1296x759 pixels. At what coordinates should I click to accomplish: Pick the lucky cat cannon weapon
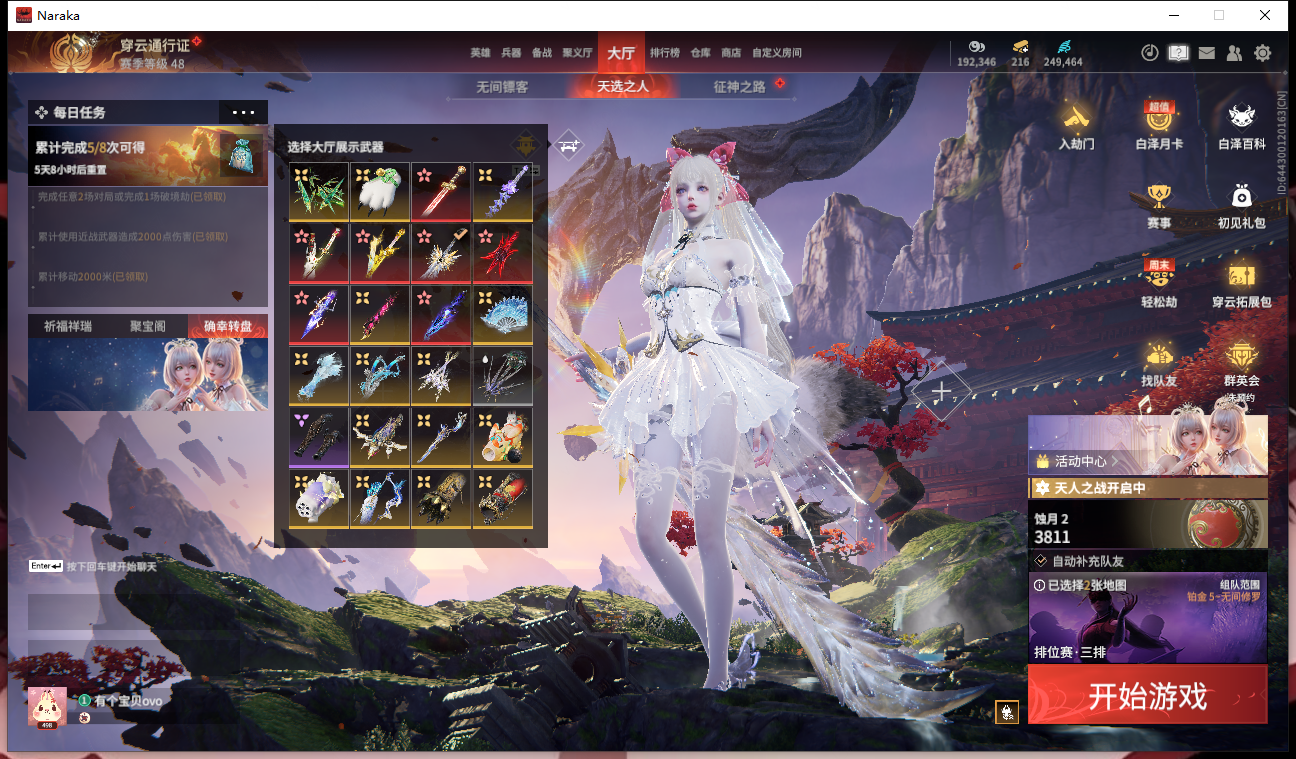(502, 437)
